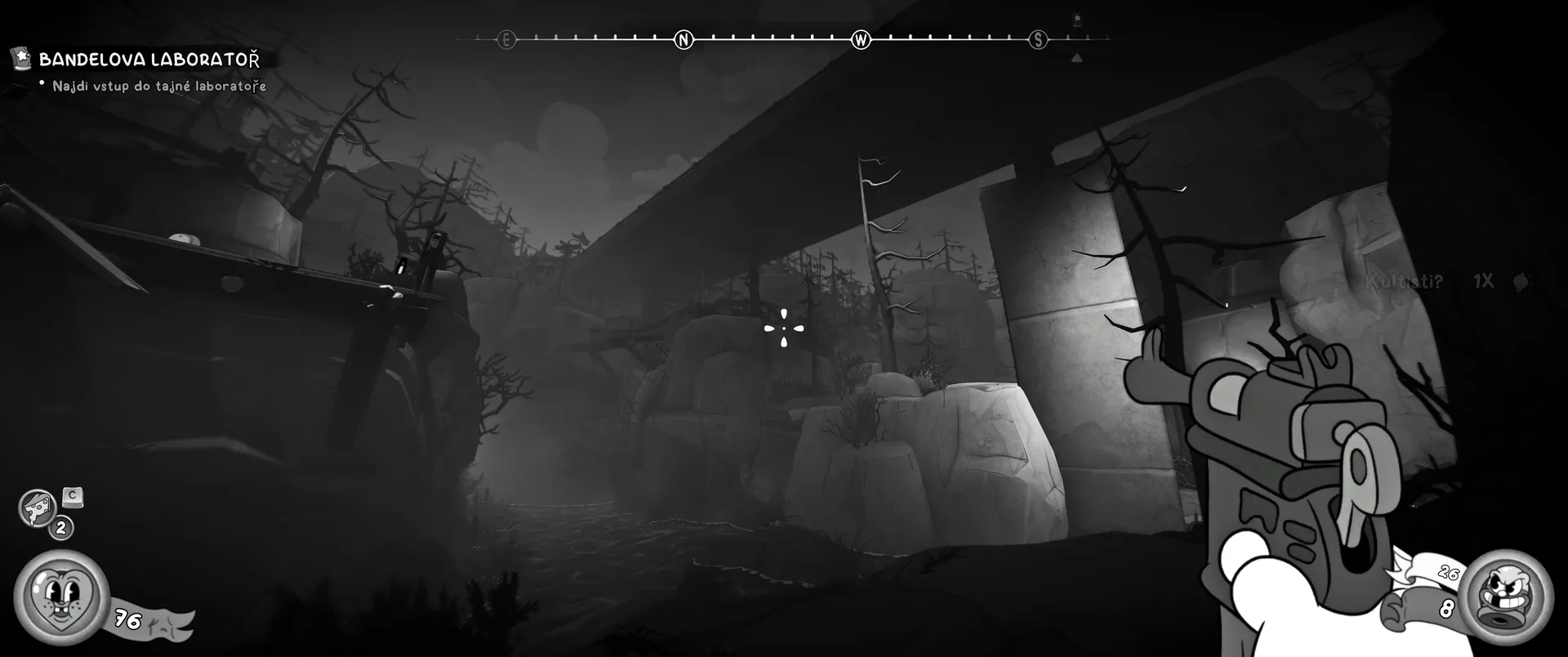Click the quest star badge icon
Image resolution: width=1568 pixels, height=657 pixels.
click(21, 58)
